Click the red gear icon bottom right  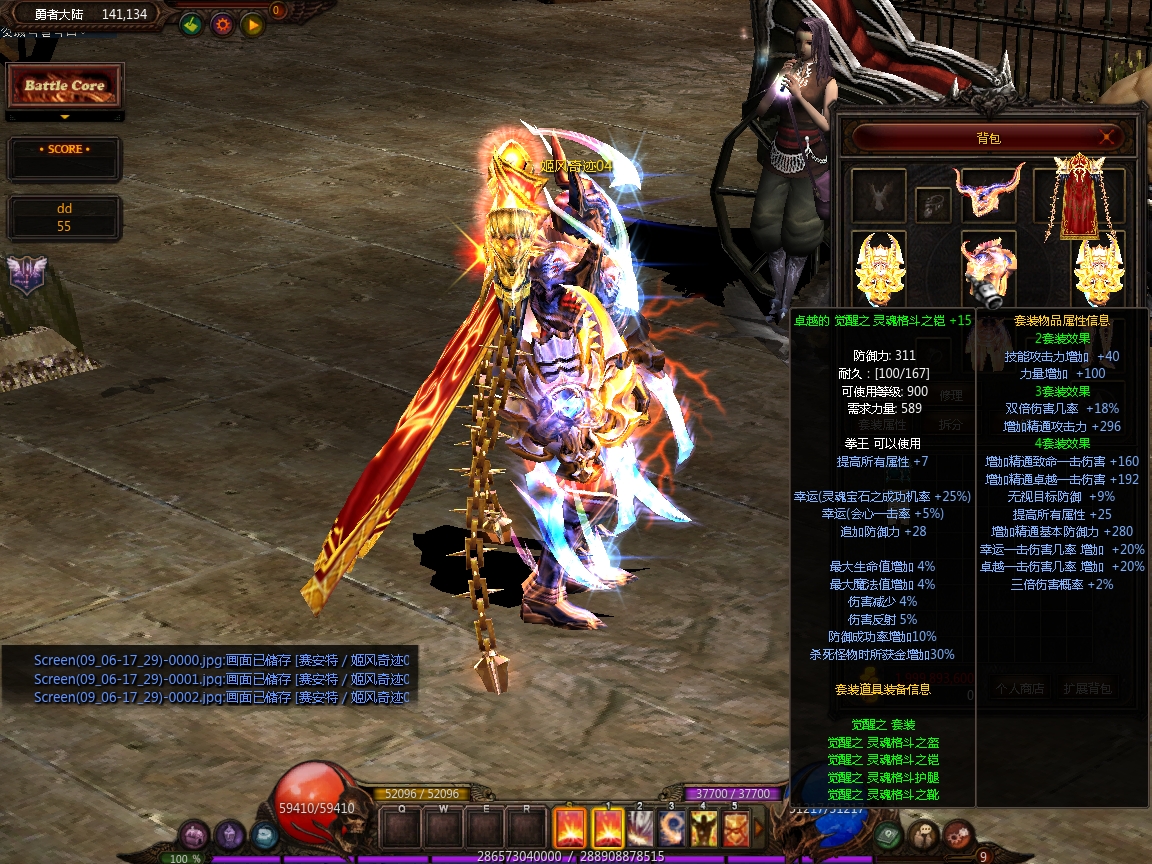pos(957,834)
